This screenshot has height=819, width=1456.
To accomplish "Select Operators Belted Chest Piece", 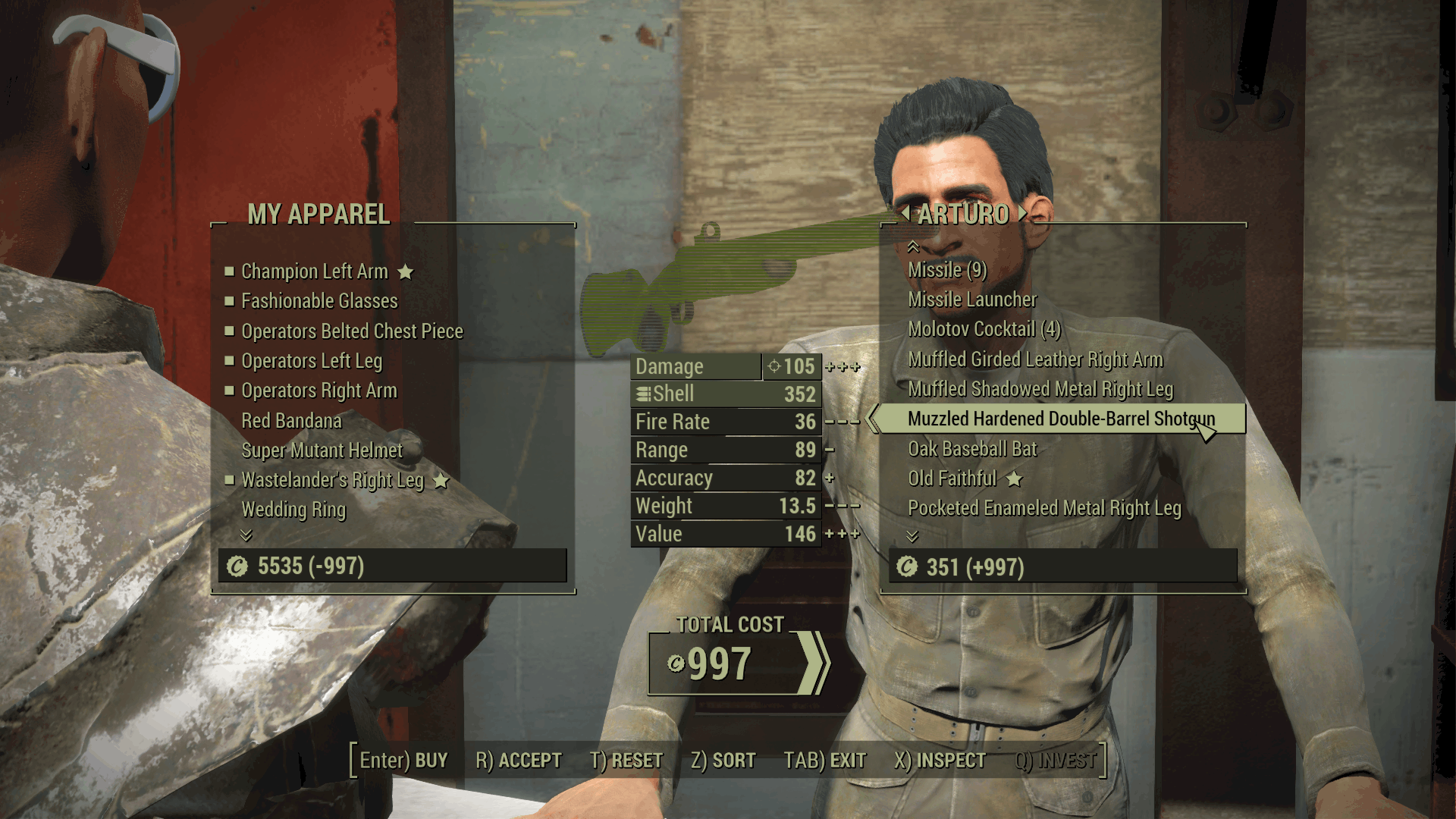I will tap(352, 331).
